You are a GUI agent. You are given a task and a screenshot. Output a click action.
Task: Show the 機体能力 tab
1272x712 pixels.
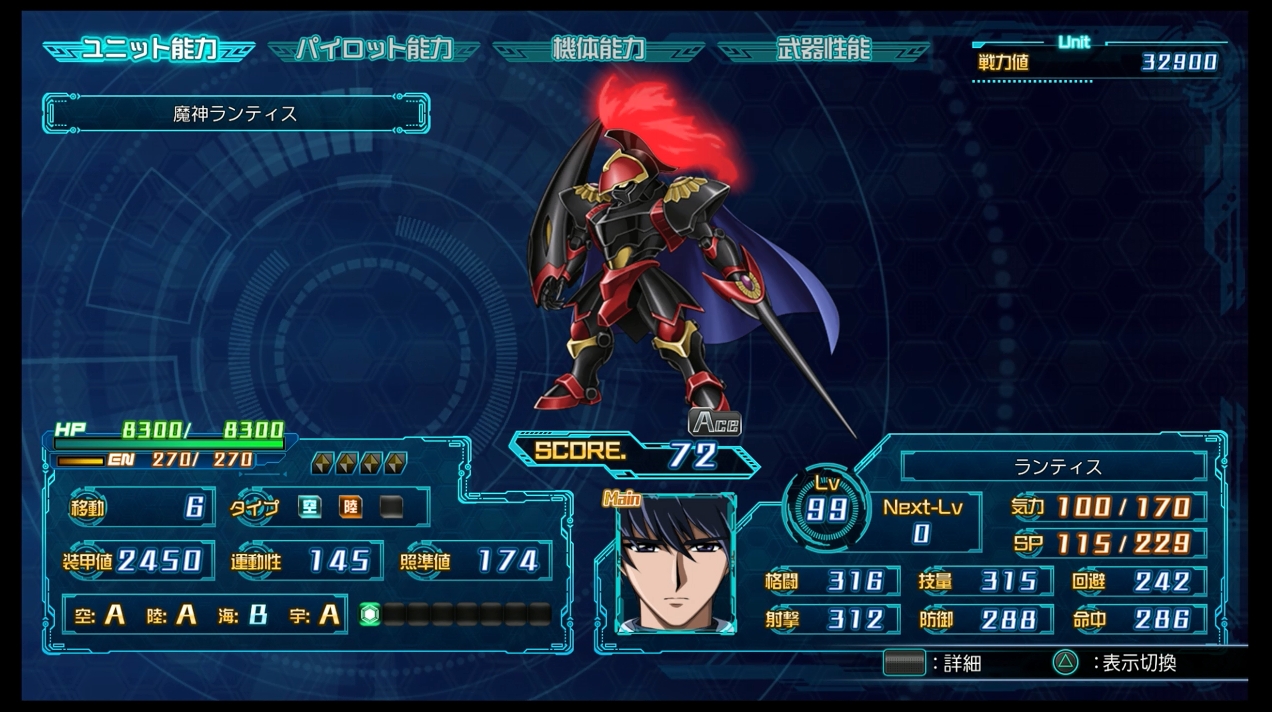pyautogui.click(x=598, y=49)
